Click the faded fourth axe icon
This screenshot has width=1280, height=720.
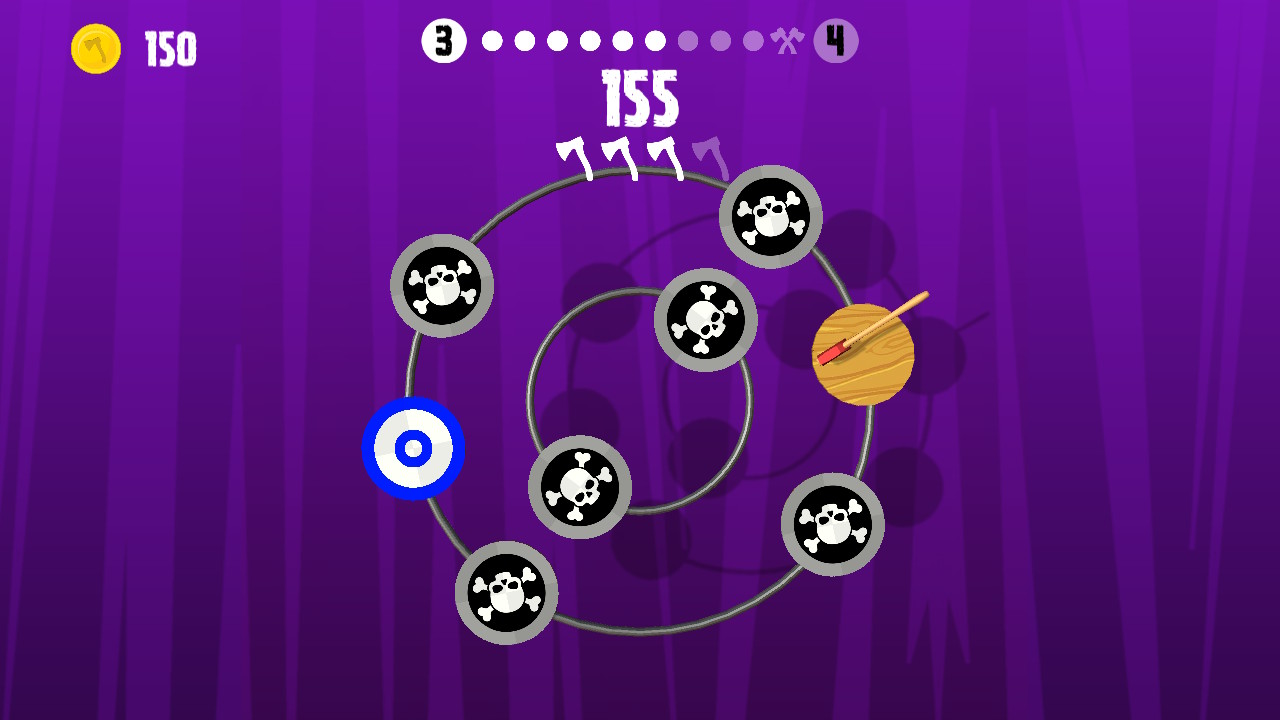[x=711, y=156]
